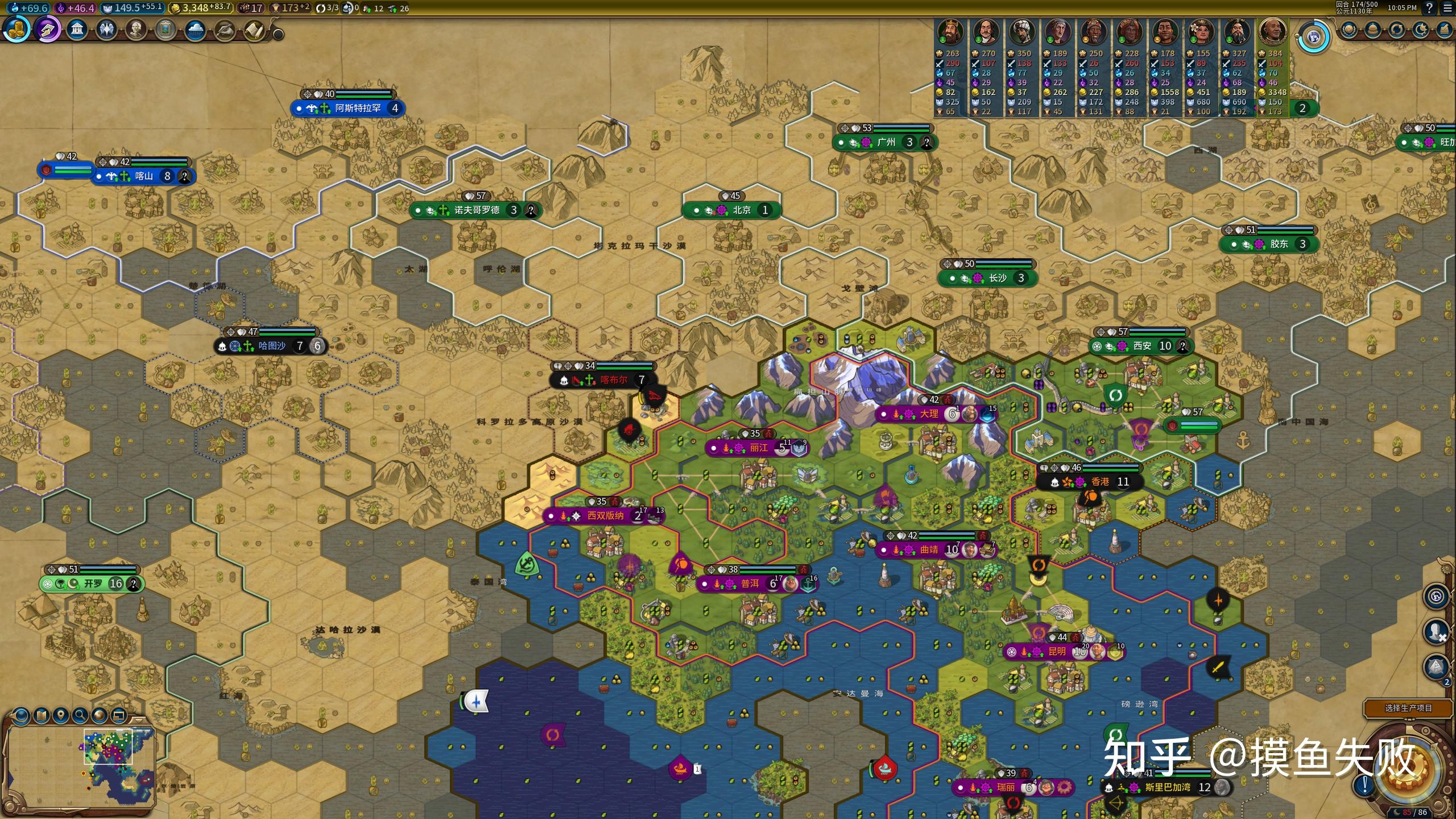
Task: Toggle the minimap lens folded-map button
Action: tap(41, 715)
